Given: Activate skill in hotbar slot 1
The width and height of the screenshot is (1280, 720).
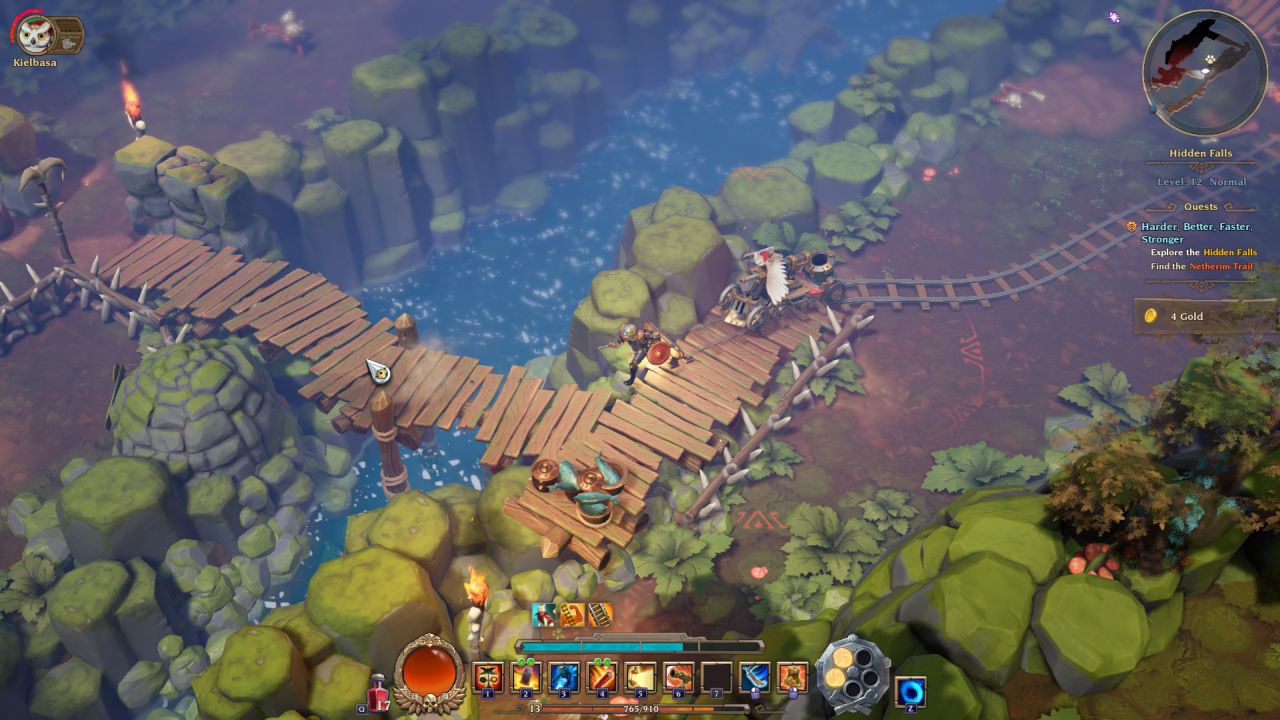Looking at the screenshot, I should click(488, 677).
